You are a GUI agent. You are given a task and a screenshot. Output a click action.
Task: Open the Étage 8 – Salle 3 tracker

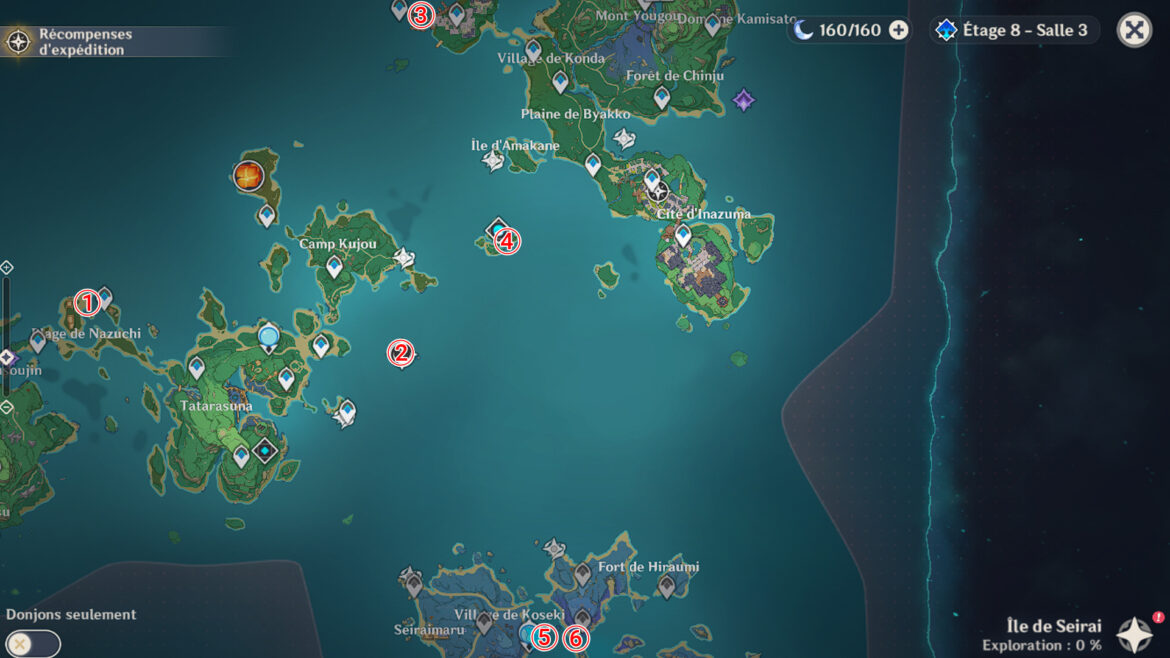[x=1013, y=30]
